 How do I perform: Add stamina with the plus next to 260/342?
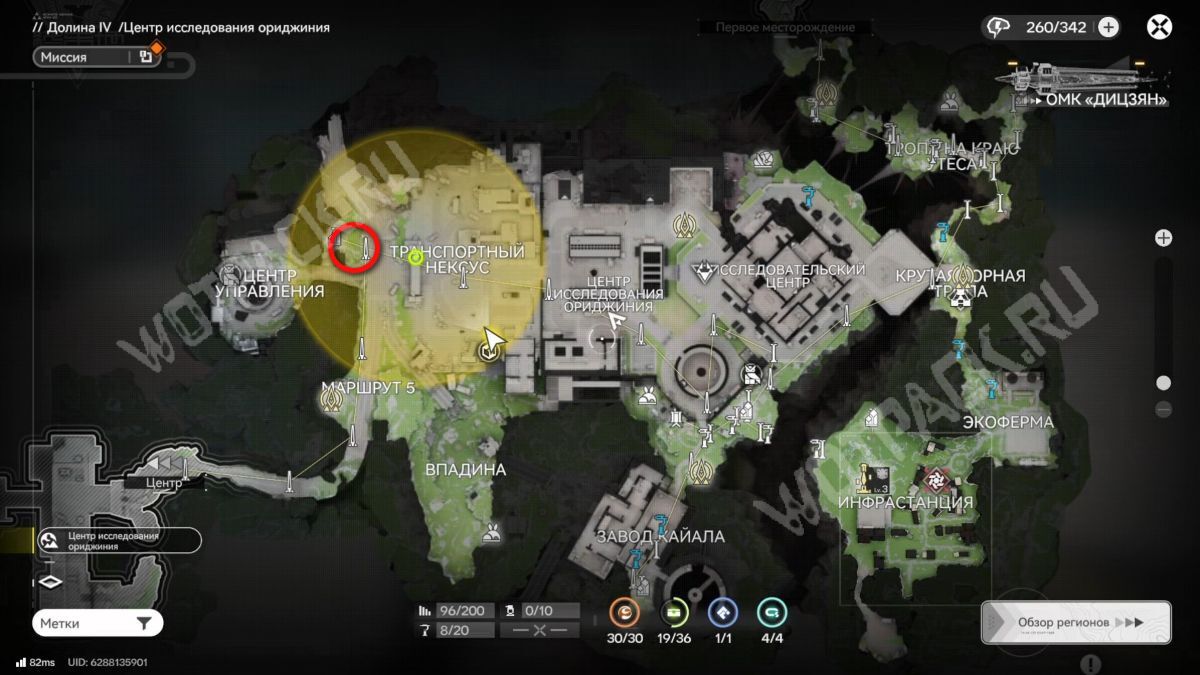pos(1108,27)
